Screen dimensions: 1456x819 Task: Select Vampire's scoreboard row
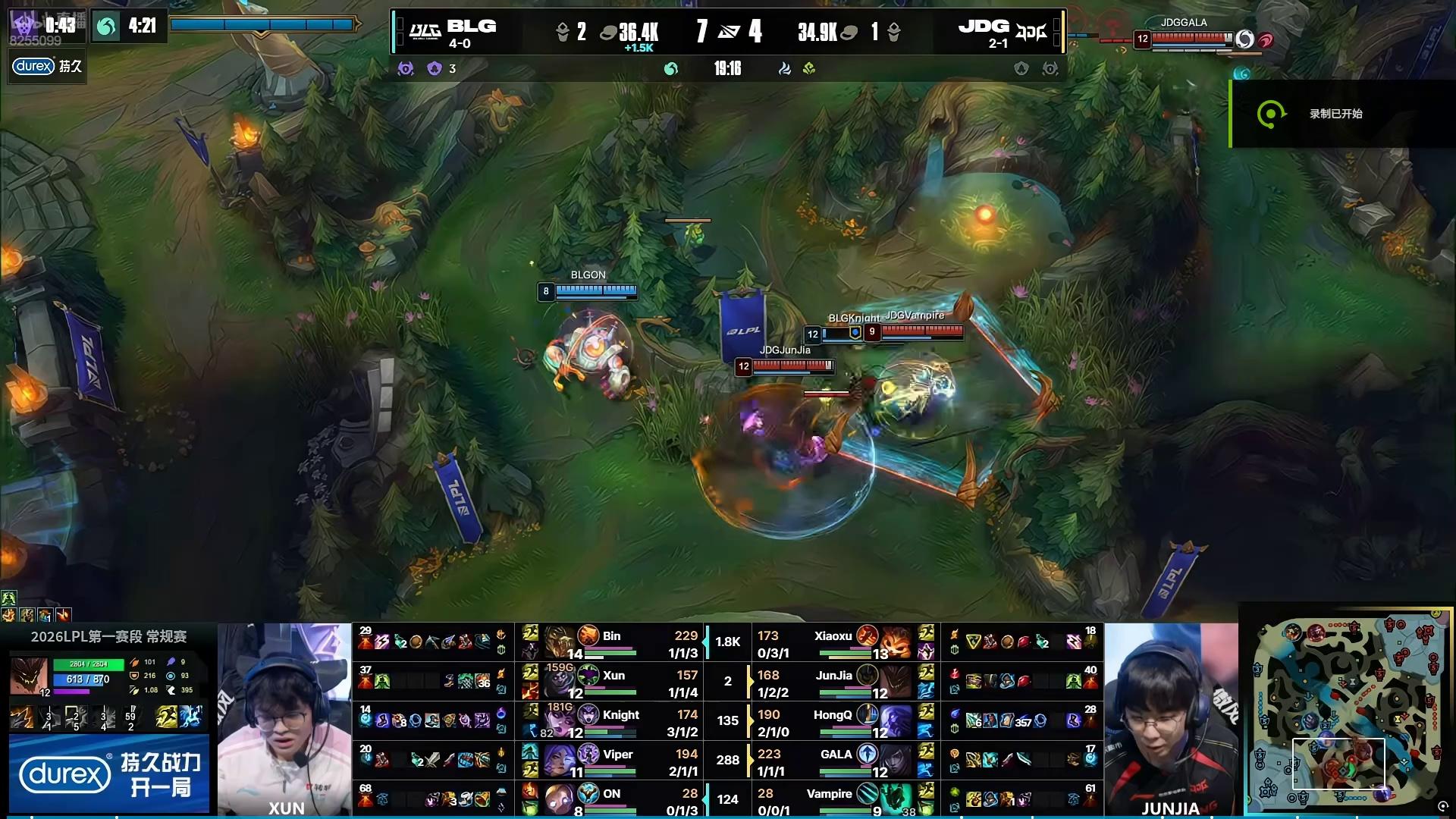[842, 799]
